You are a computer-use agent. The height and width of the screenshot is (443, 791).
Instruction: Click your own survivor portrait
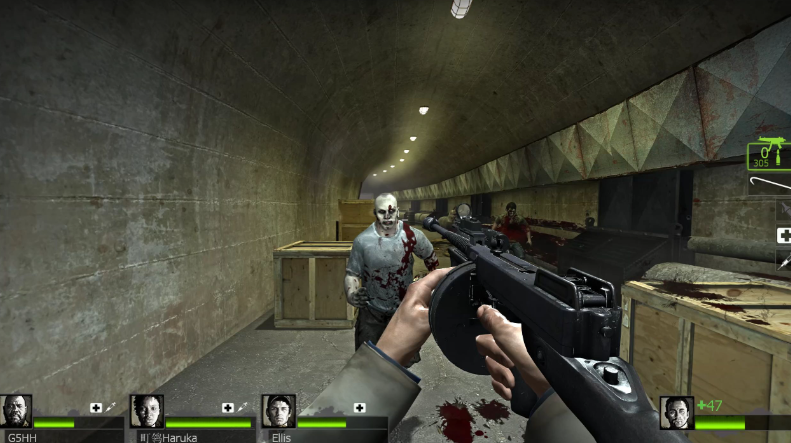point(676,413)
